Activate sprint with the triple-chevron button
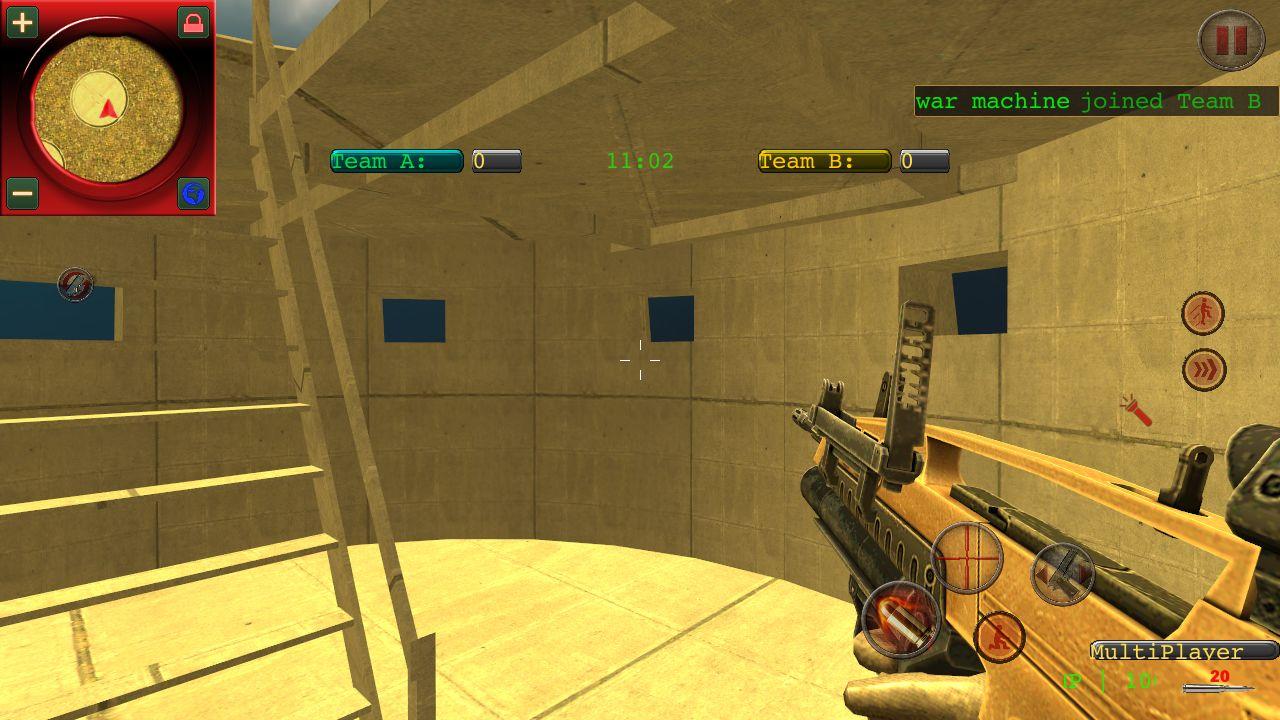Screen dimensions: 1280x720 (x=1204, y=370)
